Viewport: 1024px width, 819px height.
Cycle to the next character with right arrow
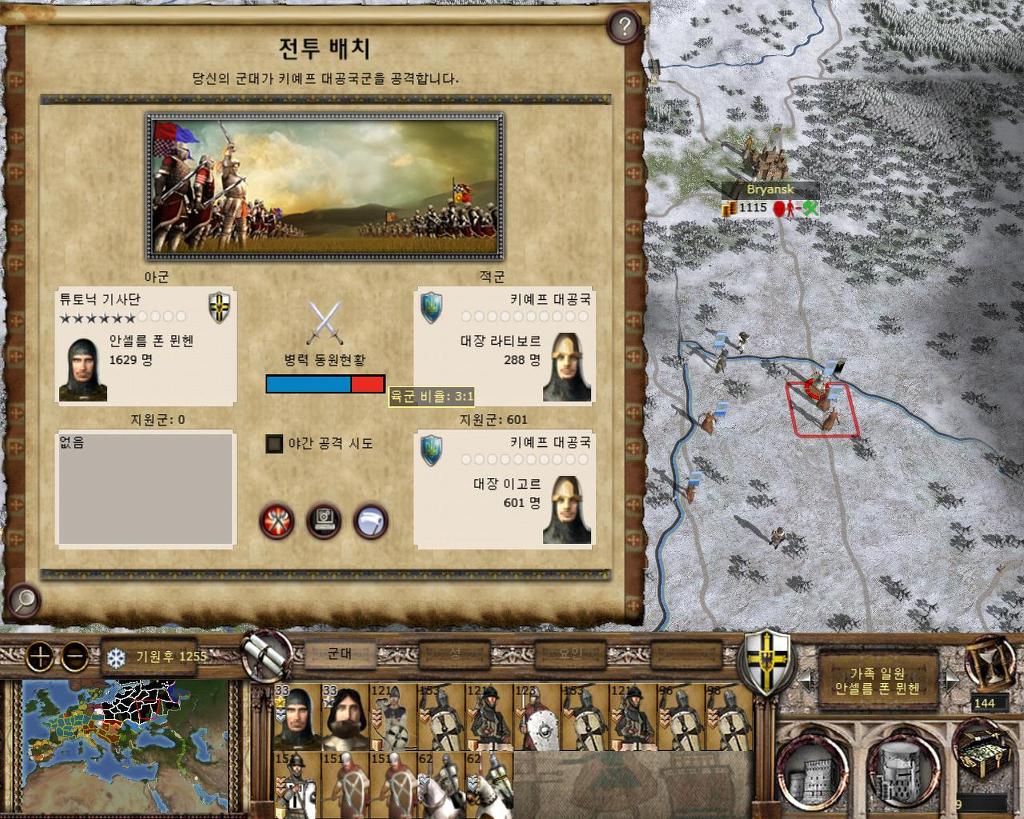(x=951, y=680)
